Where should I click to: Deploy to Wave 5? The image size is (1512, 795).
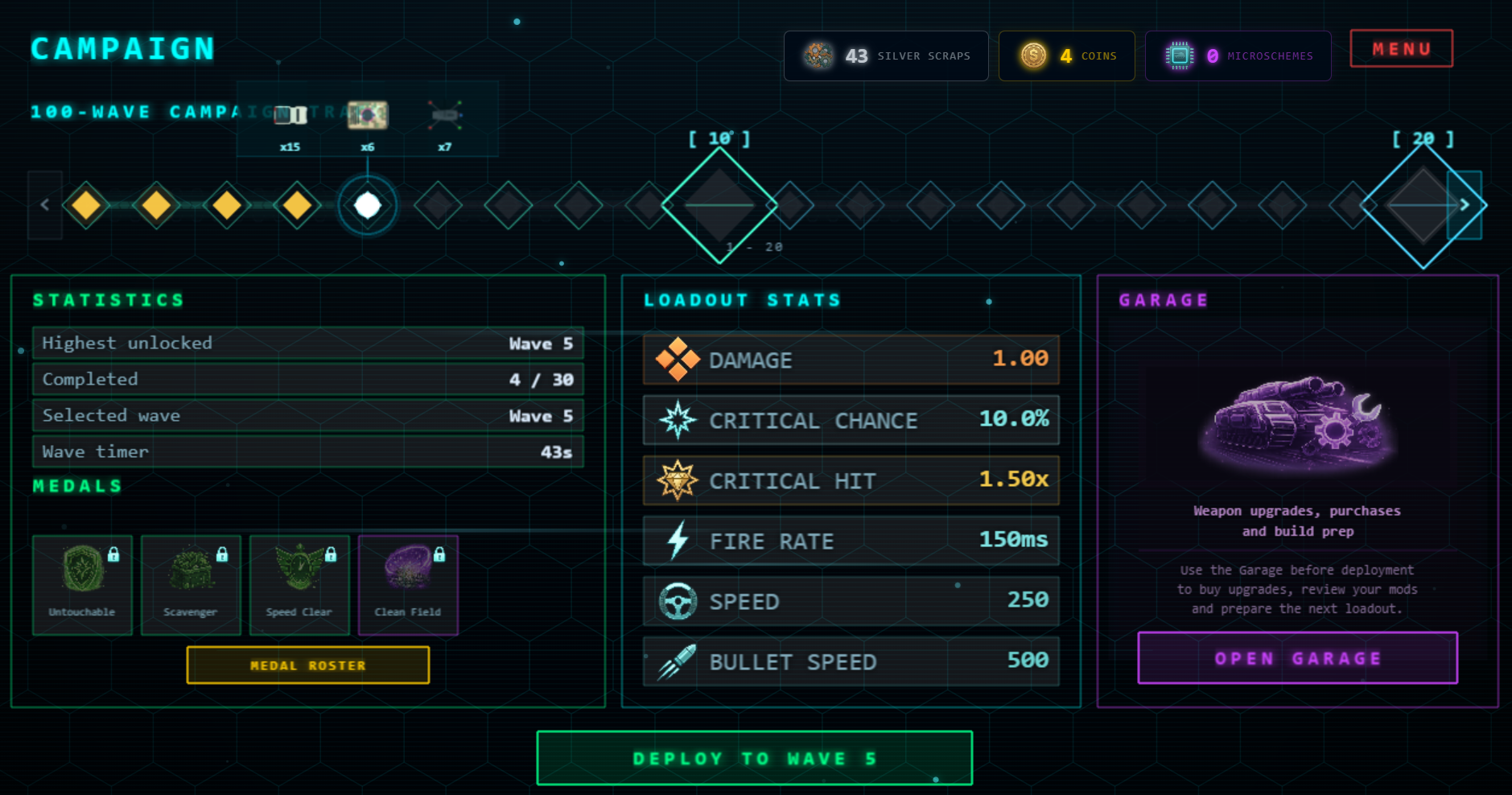pos(754,758)
